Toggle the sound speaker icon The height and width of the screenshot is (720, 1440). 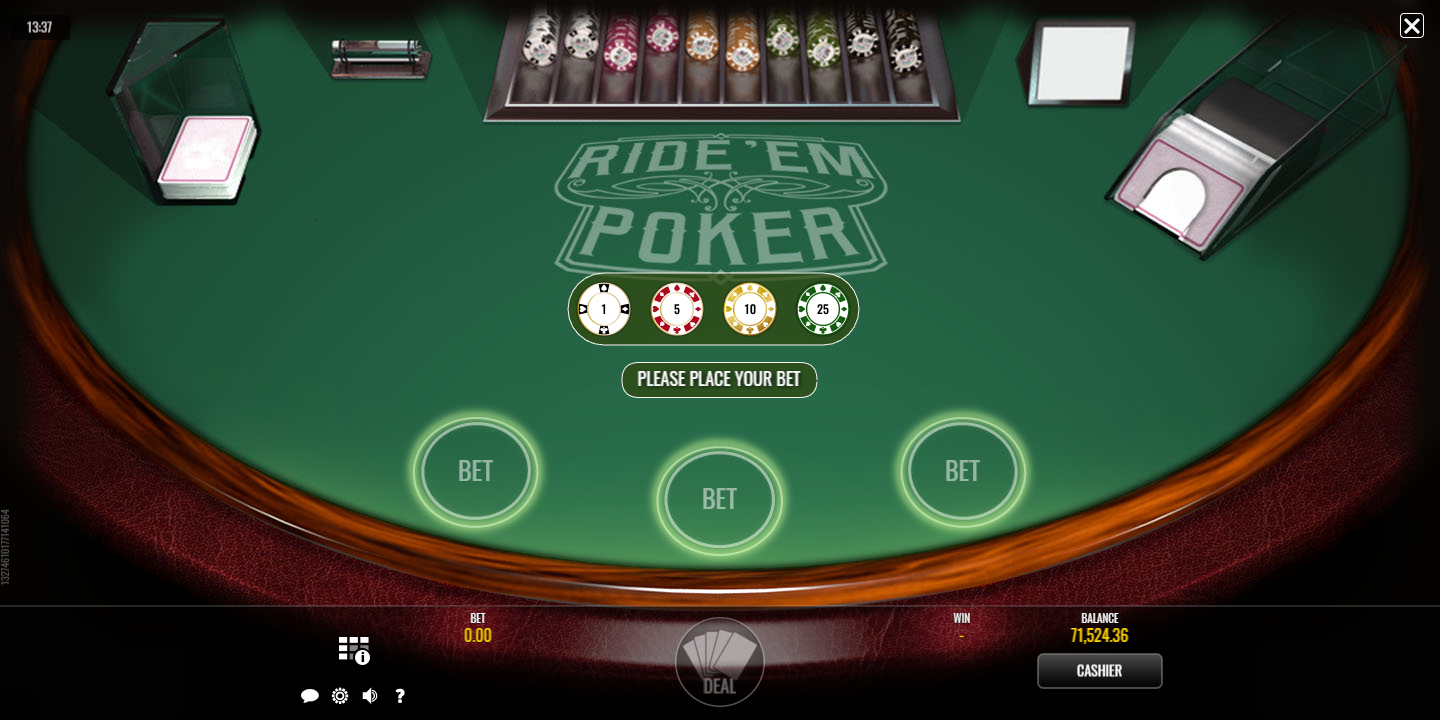(x=370, y=696)
